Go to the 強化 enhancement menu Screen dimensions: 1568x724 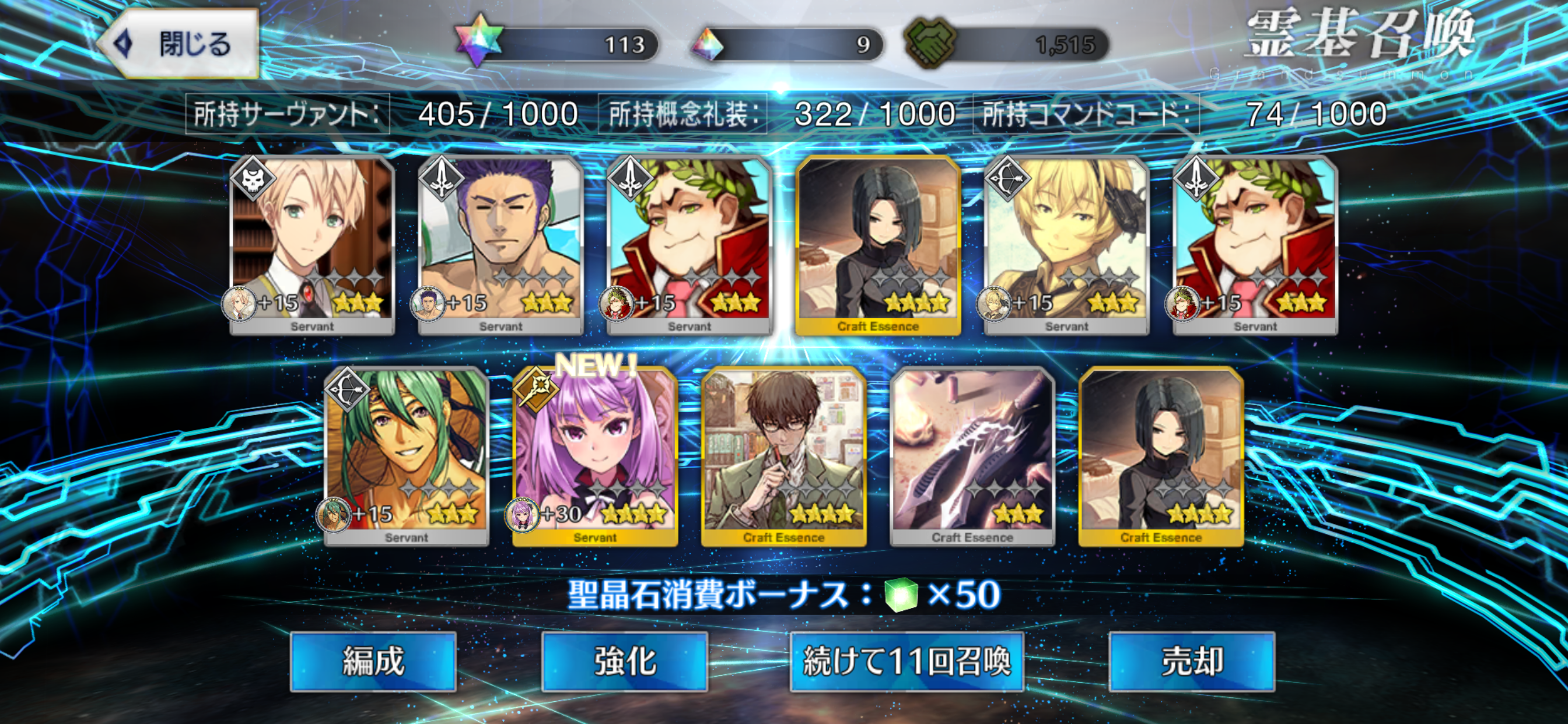tap(625, 661)
